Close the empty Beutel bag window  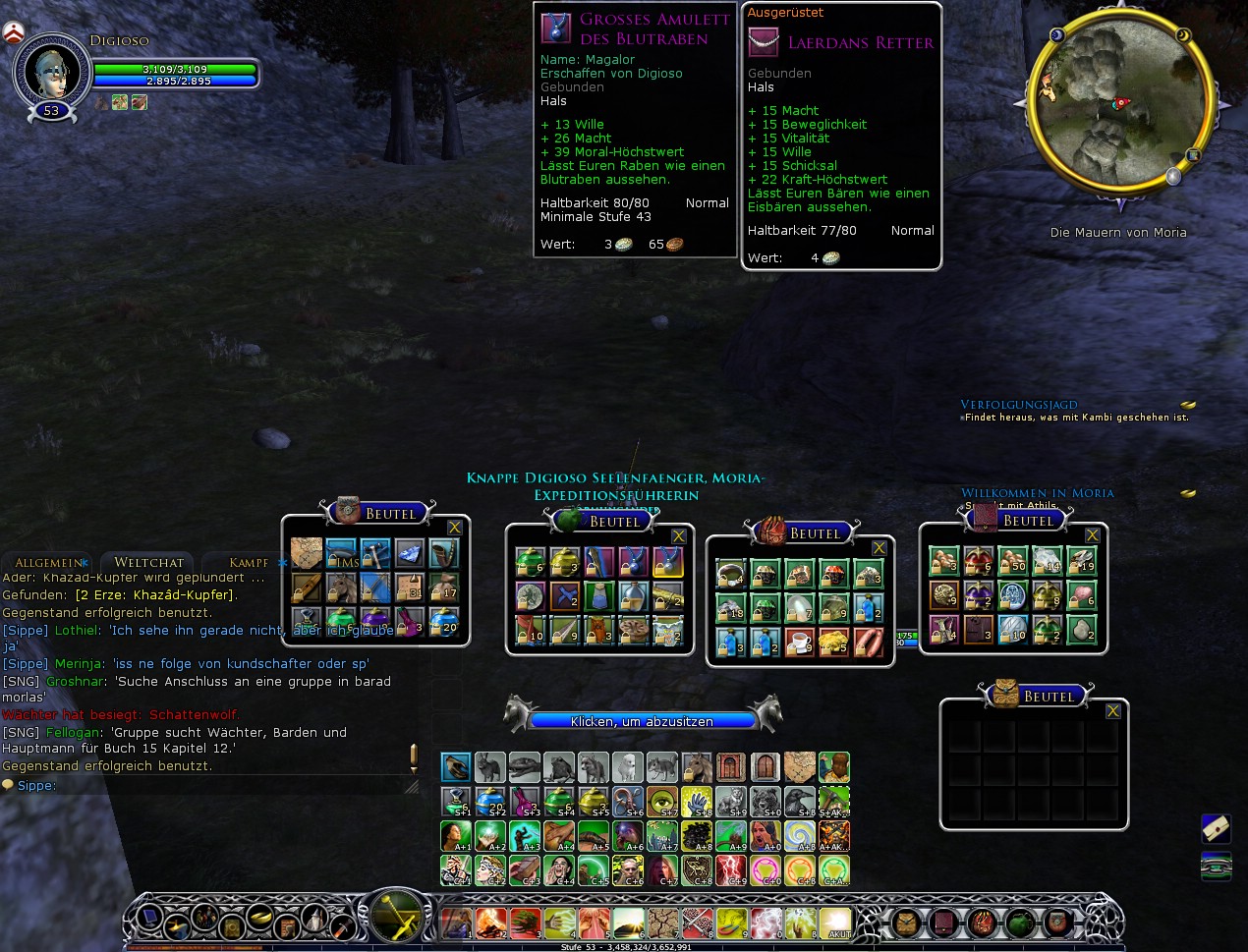pos(1112,711)
